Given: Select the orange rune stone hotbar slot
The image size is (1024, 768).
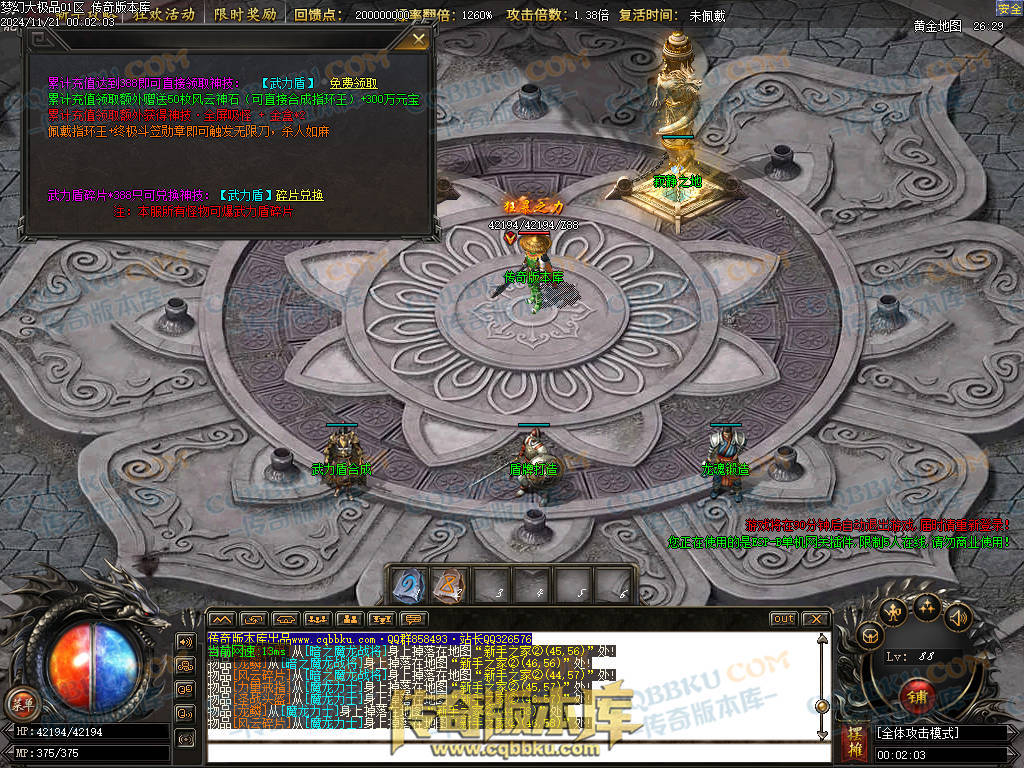Looking at the screenshot, I should click(449, 585).
